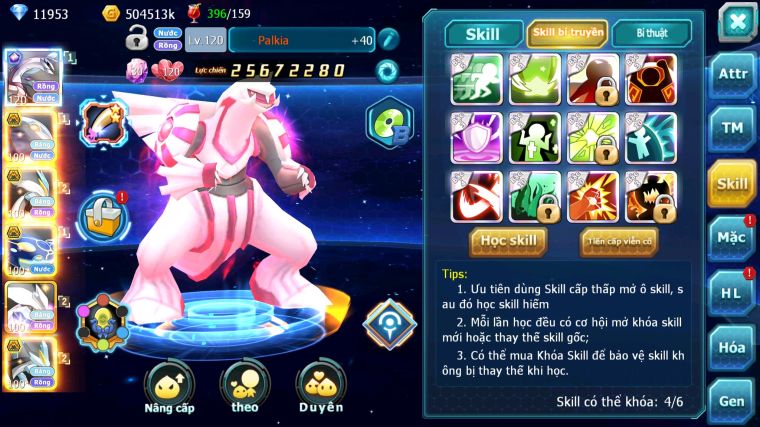Switch to the Gen side tab
Image resolution: width=760 pixels, height=427 pixels.
click(x=733, y=400)
